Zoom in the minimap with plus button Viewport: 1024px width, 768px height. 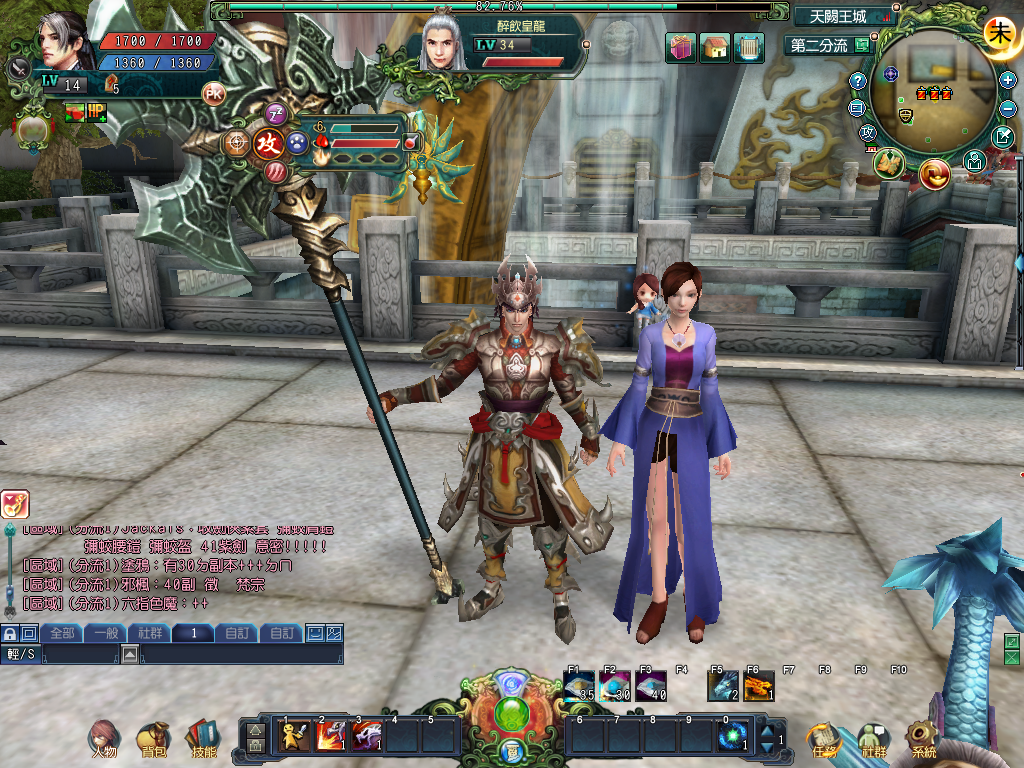pos(1008,79)
